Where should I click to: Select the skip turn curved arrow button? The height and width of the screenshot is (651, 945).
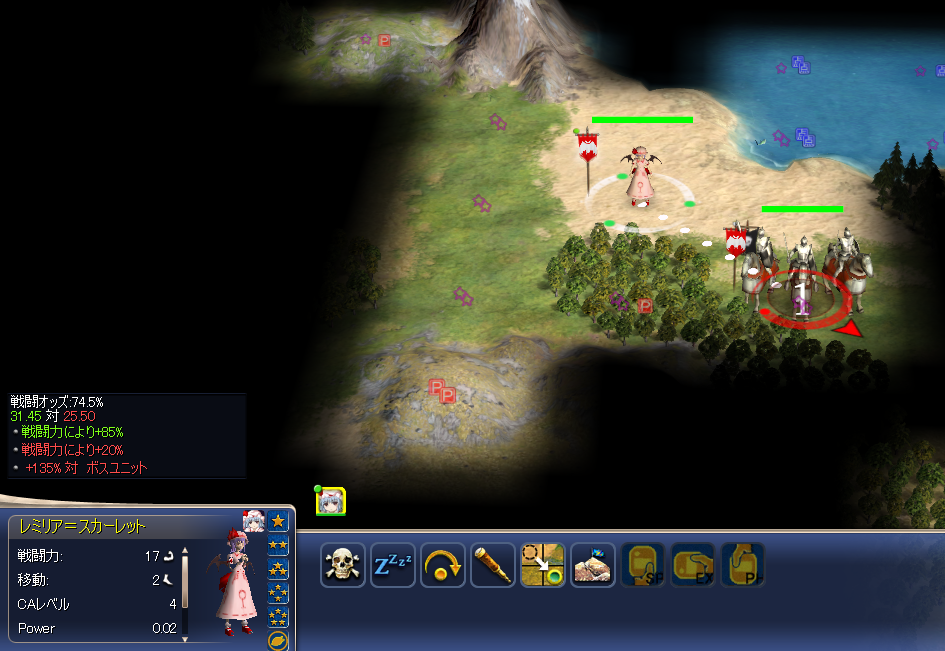[442, 565]
